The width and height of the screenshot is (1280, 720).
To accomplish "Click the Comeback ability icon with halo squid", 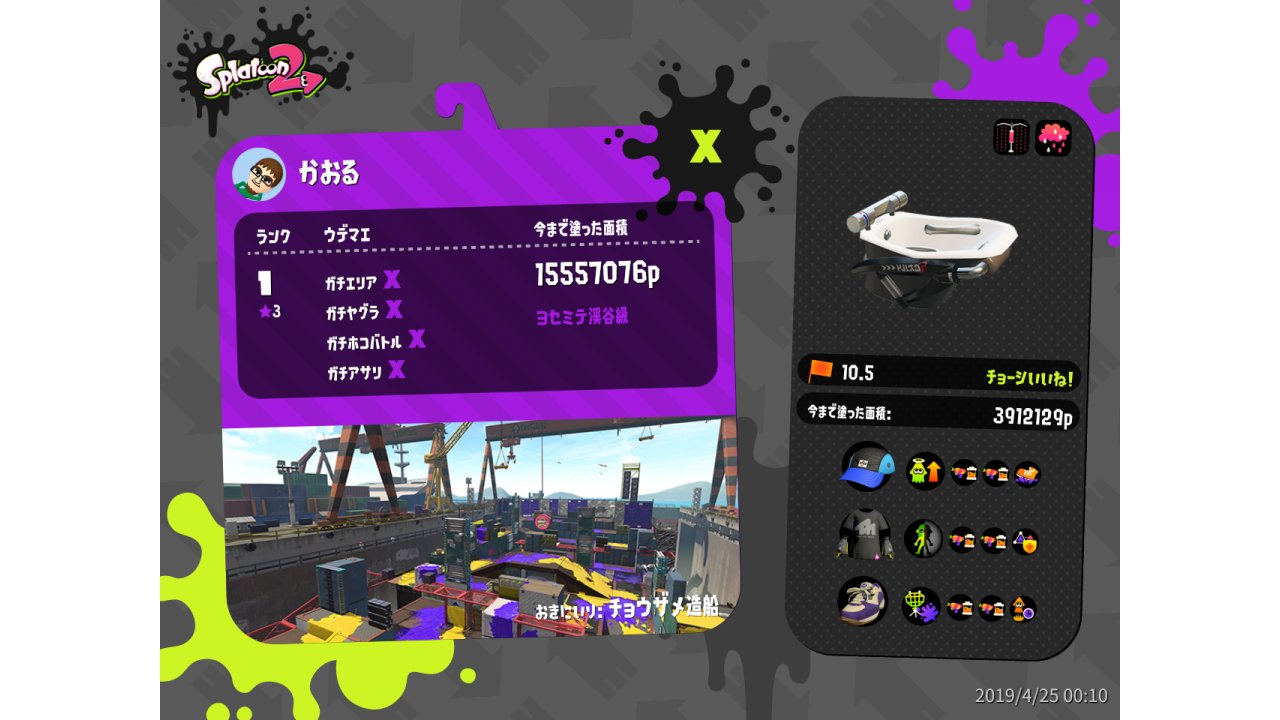I will [x=925, y=471].
